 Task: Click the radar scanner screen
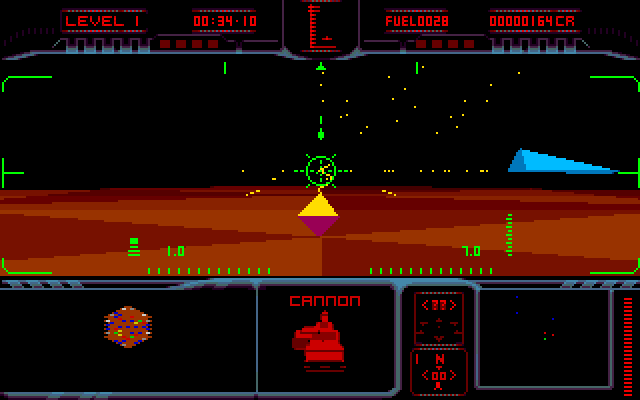[x=543, y=337]
